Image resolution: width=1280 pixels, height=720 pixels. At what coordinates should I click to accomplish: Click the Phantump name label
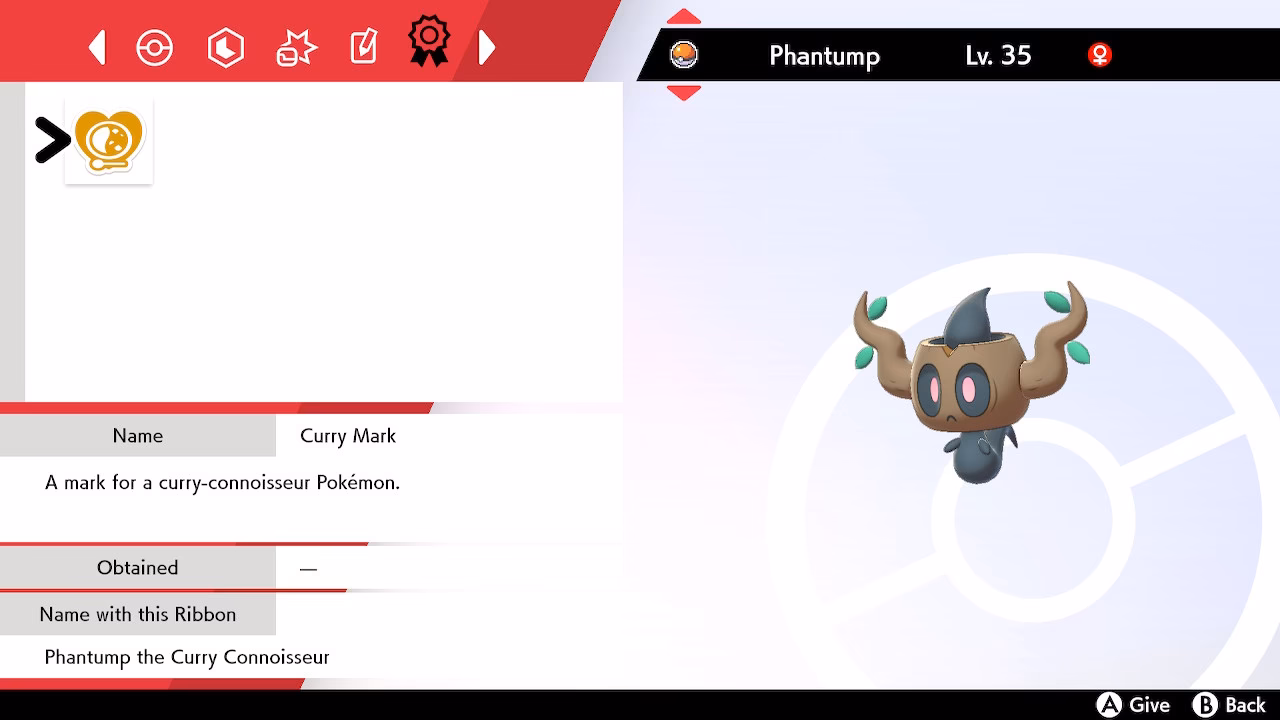(824, 56)
